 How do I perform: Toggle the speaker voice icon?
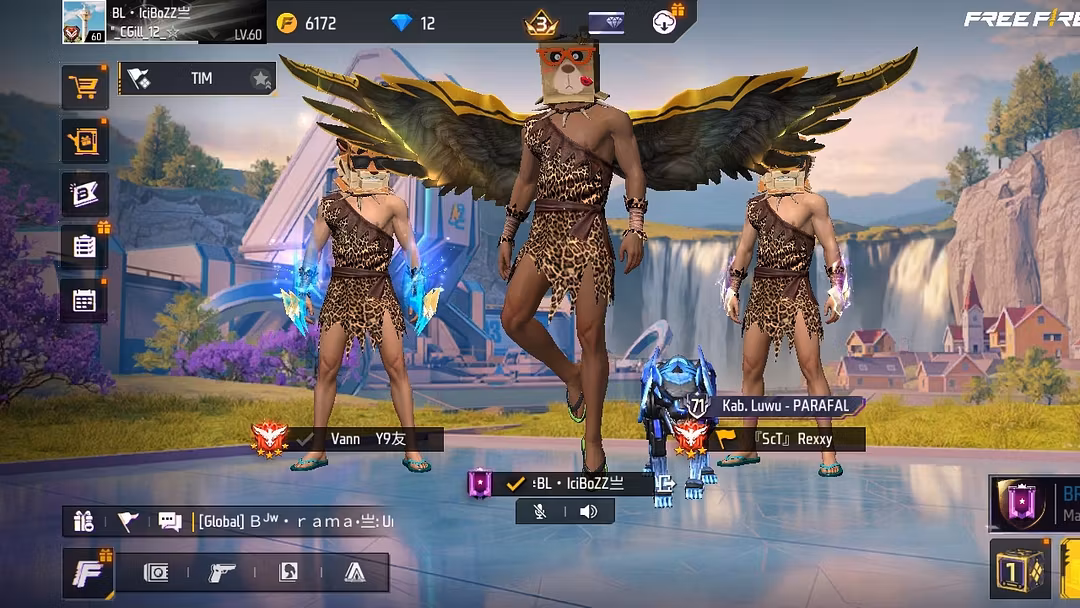pos(588,512)
